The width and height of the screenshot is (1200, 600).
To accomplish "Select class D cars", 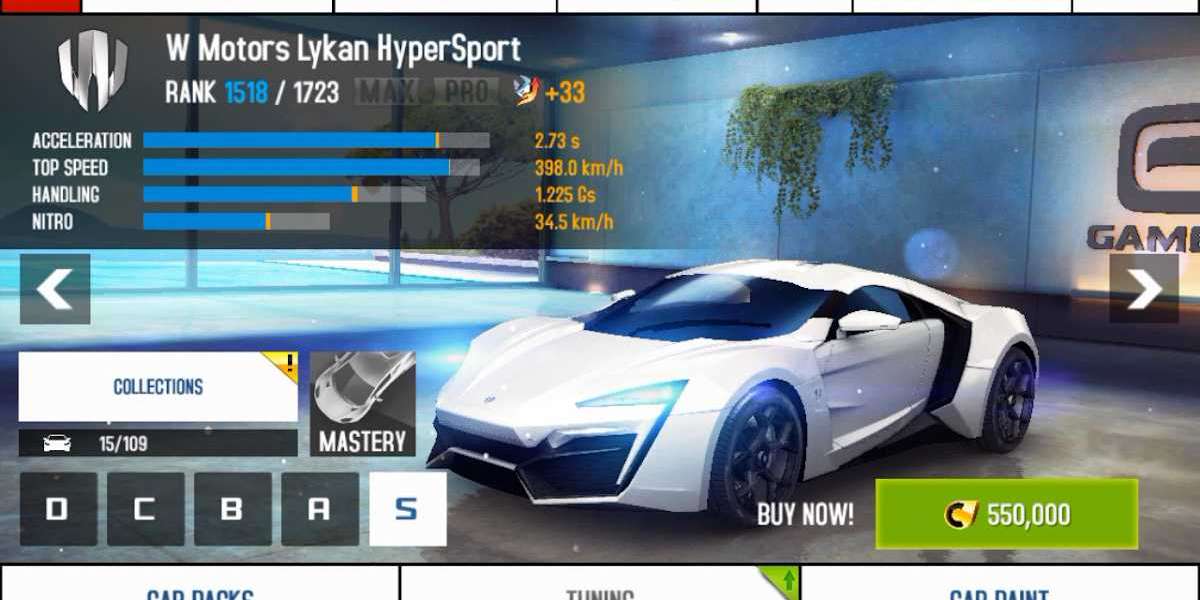I will point(58,509).
